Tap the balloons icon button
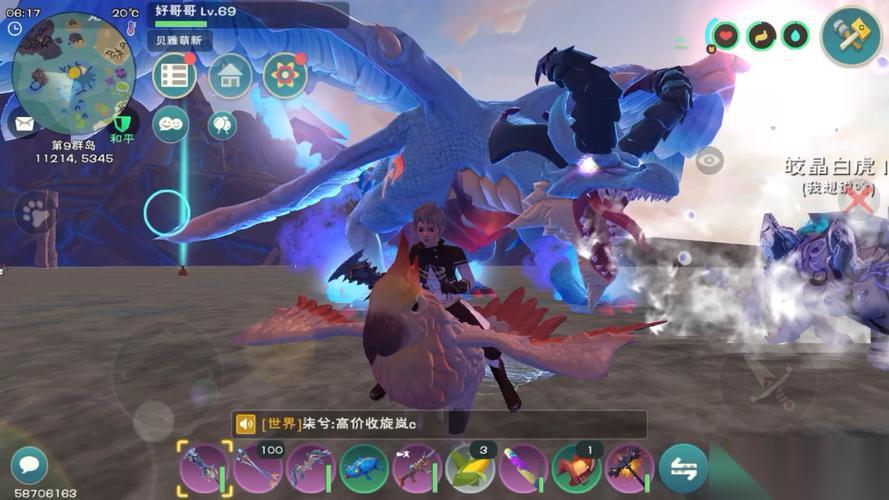Viewport: 889px width, 500px height. tap(222, 124)
